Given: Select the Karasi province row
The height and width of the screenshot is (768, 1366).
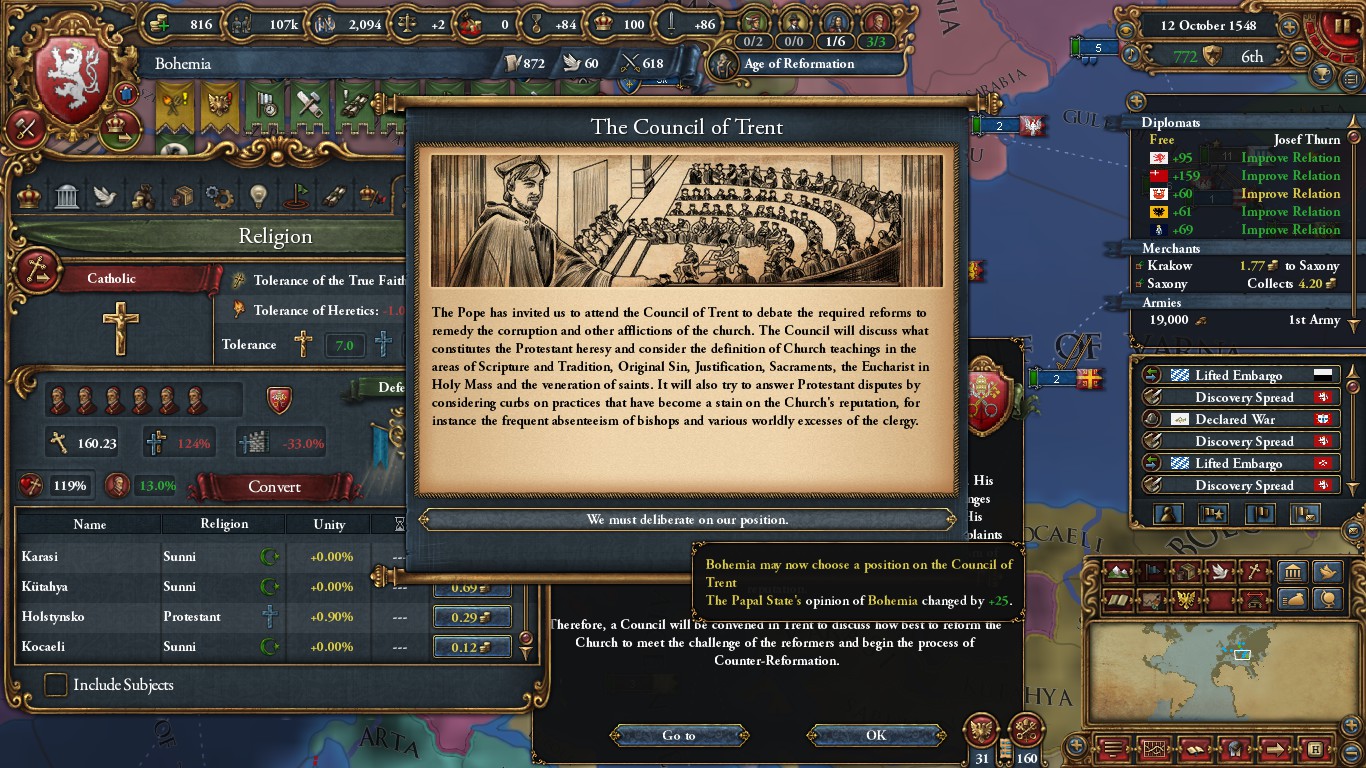Looking at the screenshot, I should (x=150, y=556).
